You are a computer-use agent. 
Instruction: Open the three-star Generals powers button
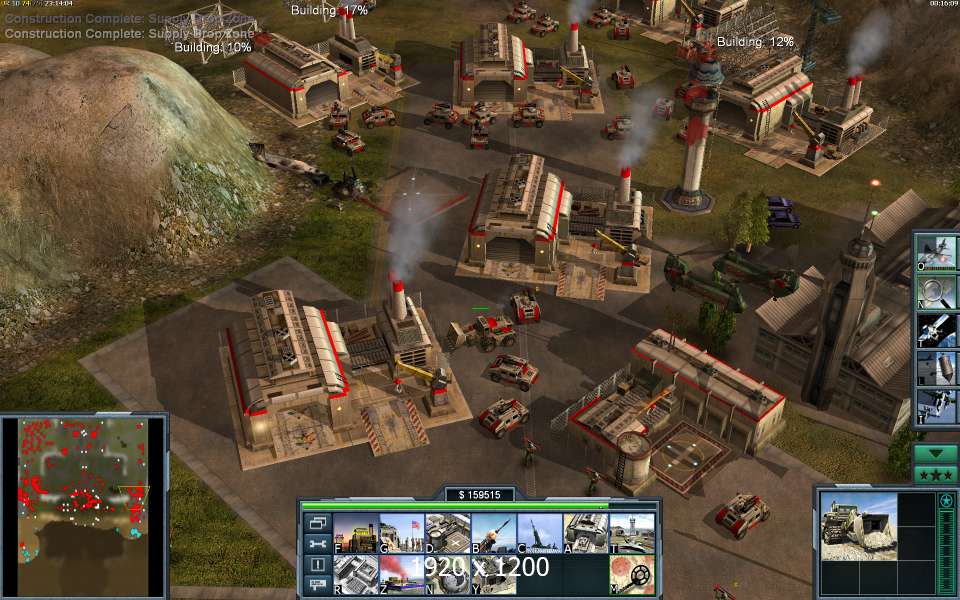pyautogui.click(x=936, y=475)
